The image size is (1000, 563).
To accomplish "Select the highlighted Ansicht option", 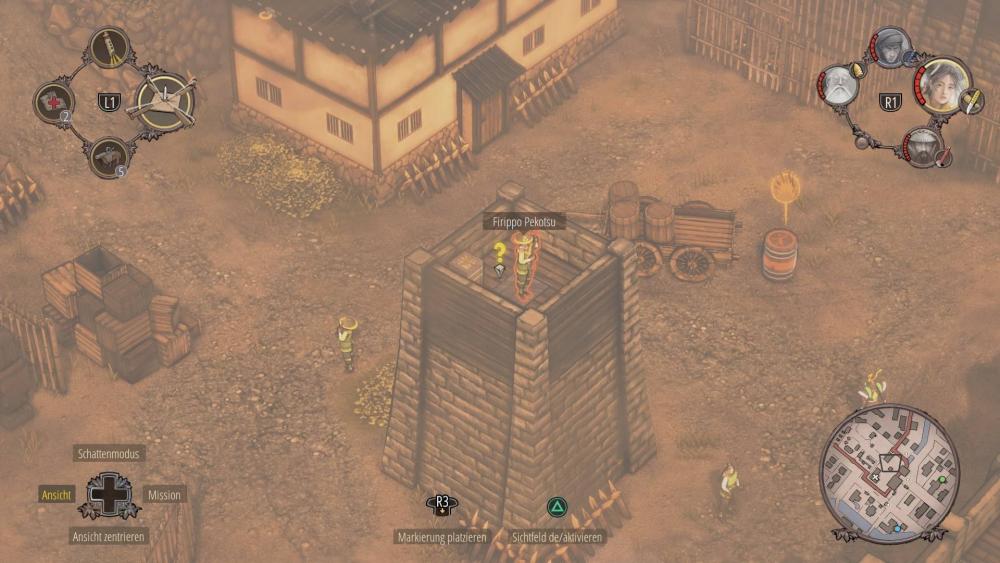I will tap(56, 495).
